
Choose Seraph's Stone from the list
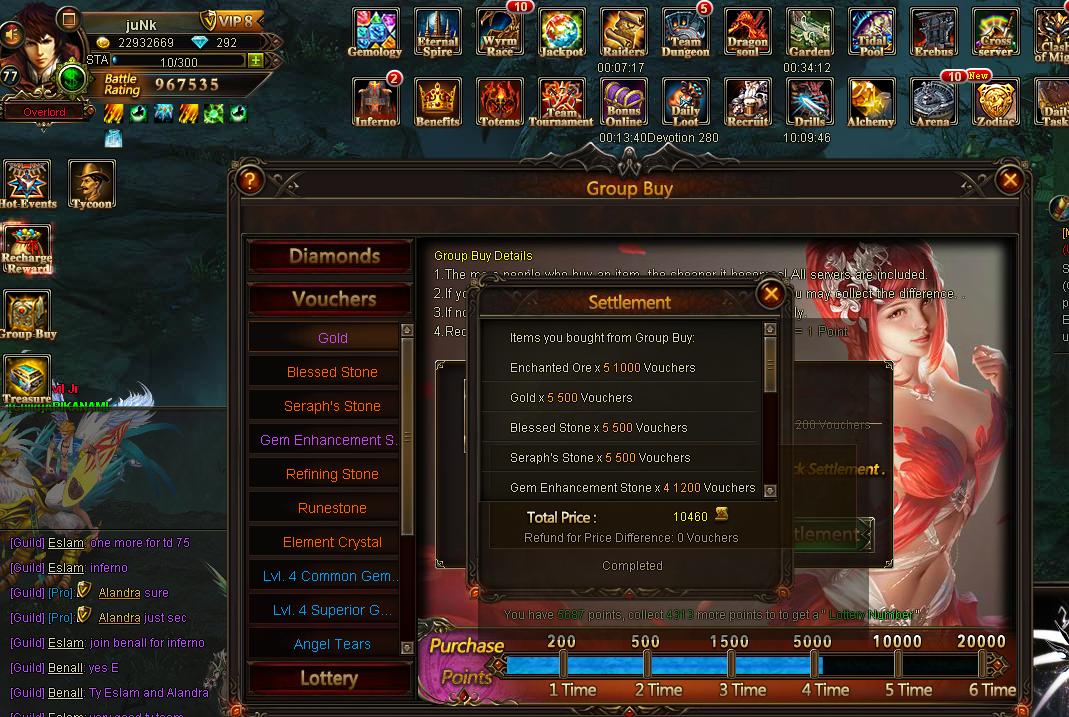(x=332, y=406)
